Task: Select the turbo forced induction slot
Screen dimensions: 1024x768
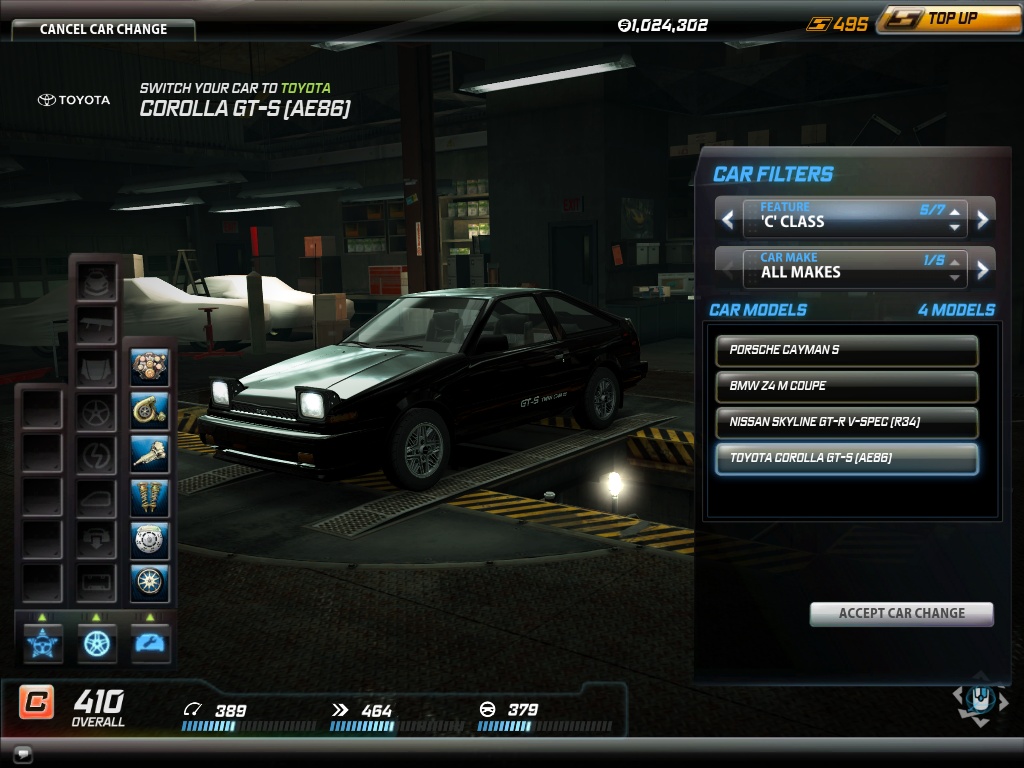Action: click(150, 411)
